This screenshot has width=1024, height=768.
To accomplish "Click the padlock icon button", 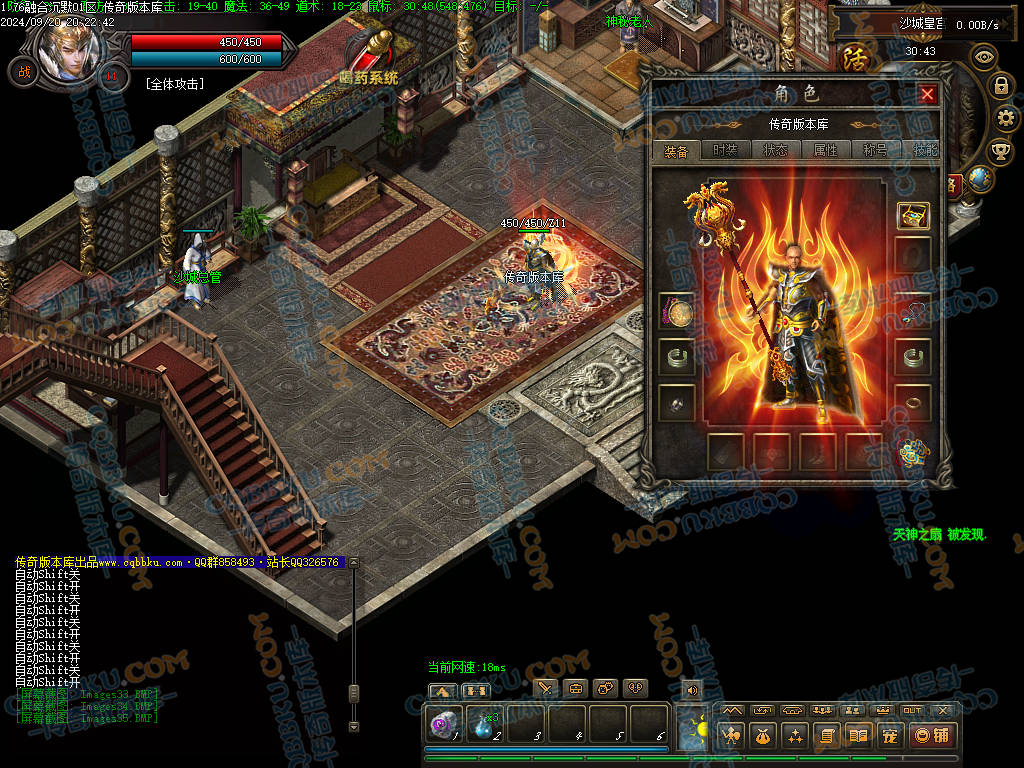I will pyautogui.click(x=999, y=85).
